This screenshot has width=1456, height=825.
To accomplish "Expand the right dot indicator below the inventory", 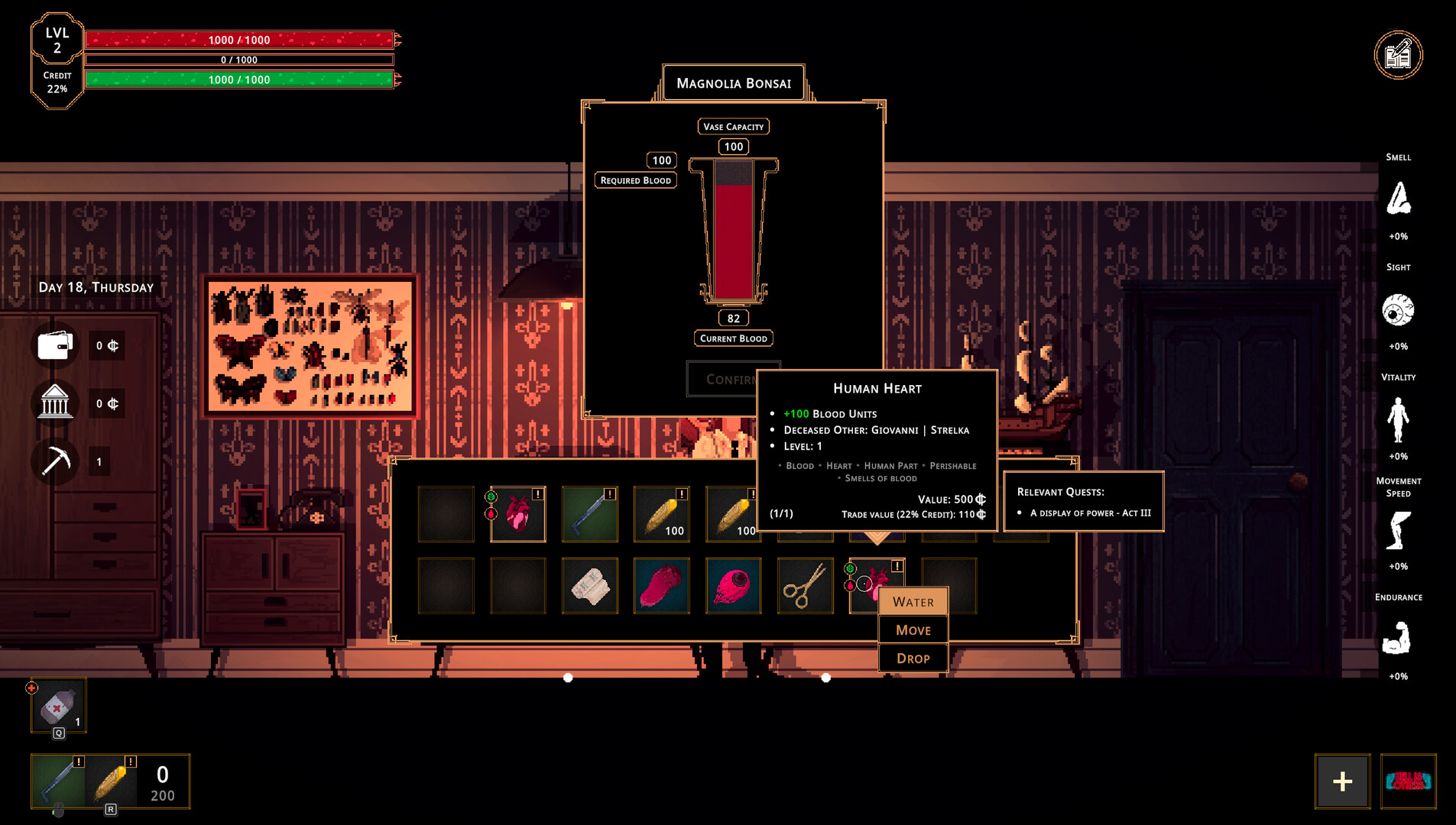I will (x=826, y=677).
